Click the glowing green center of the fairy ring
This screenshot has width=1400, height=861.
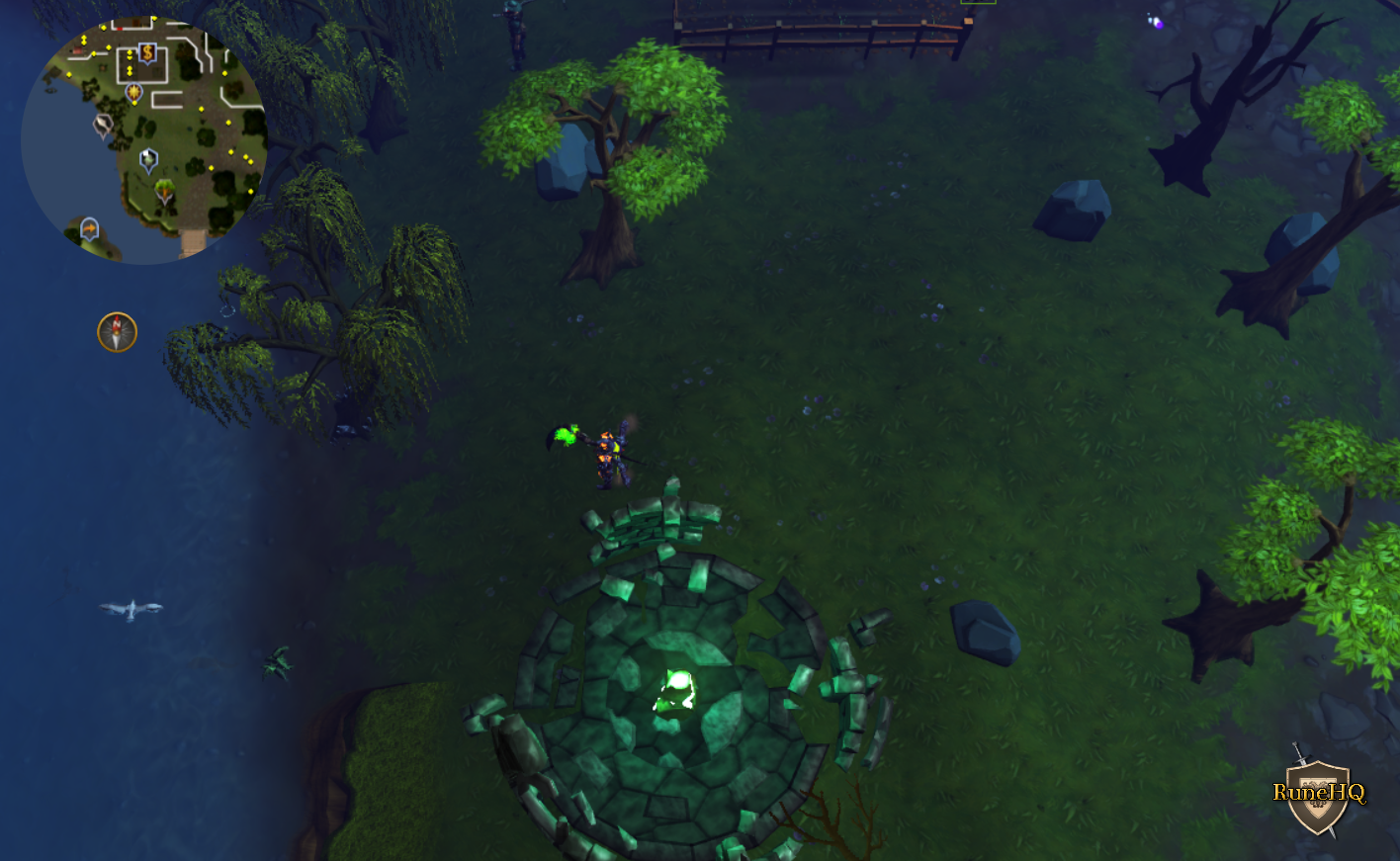pyautogui.click(x=677, y=687)
